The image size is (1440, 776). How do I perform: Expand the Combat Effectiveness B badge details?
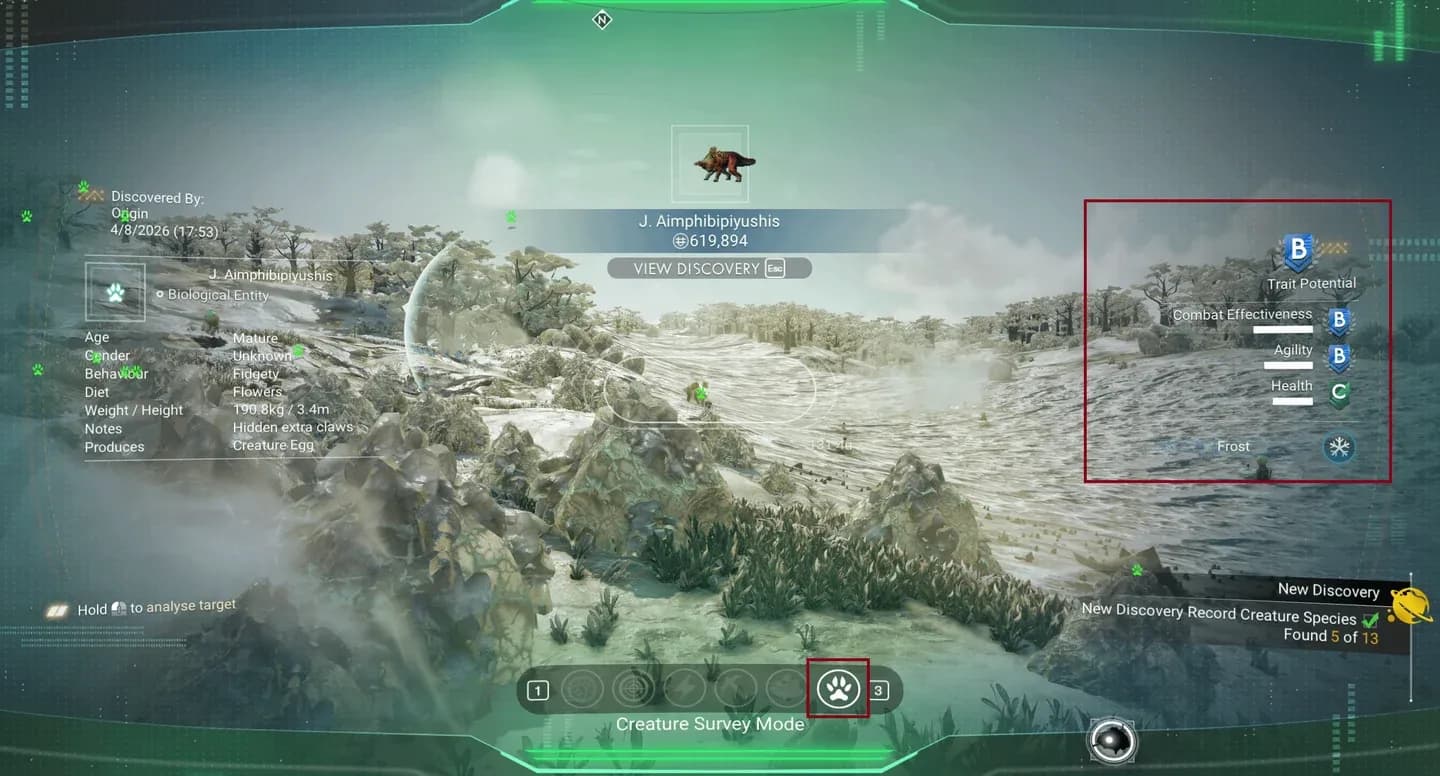click(x=1339, y=320)
